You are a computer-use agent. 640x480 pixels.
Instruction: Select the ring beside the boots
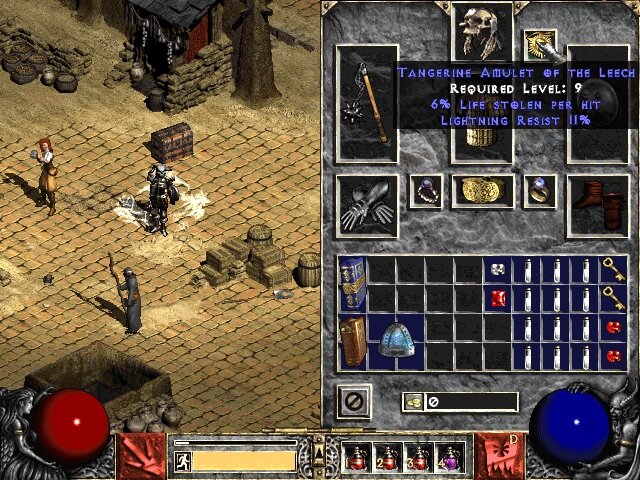(x=540, y=190)
